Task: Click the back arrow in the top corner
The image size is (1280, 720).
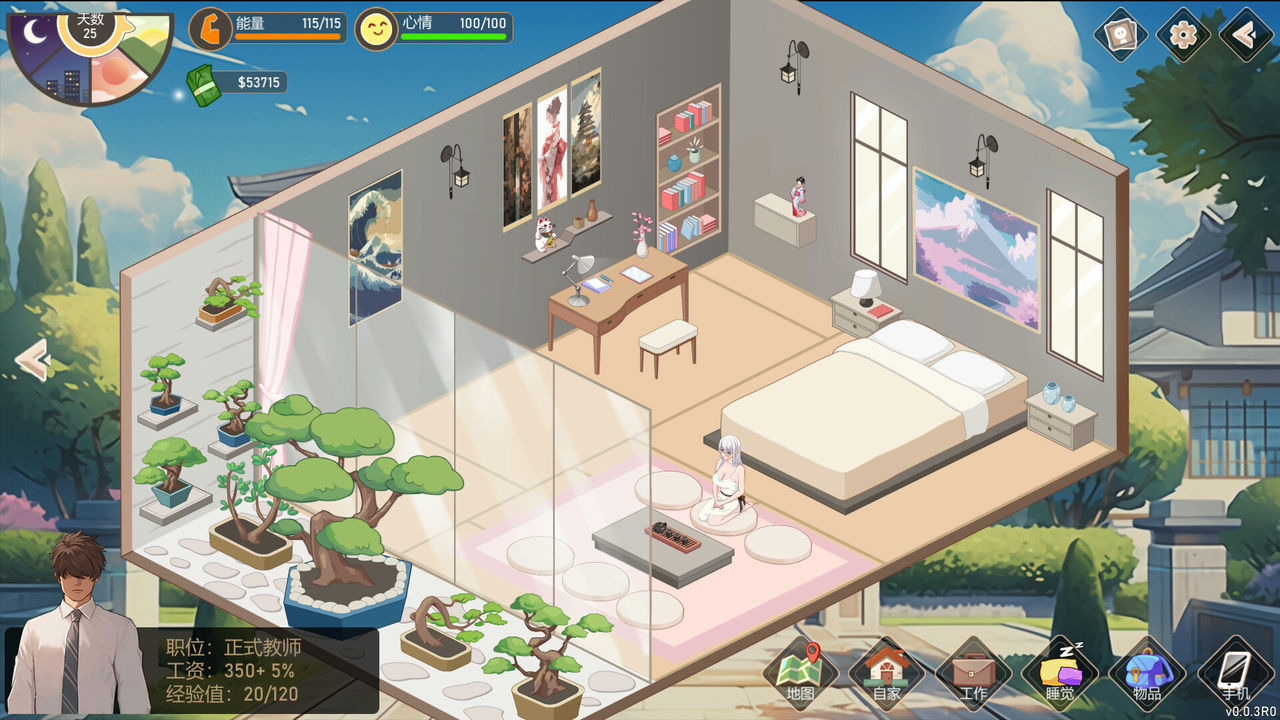Action: (x=1245, y=36)
